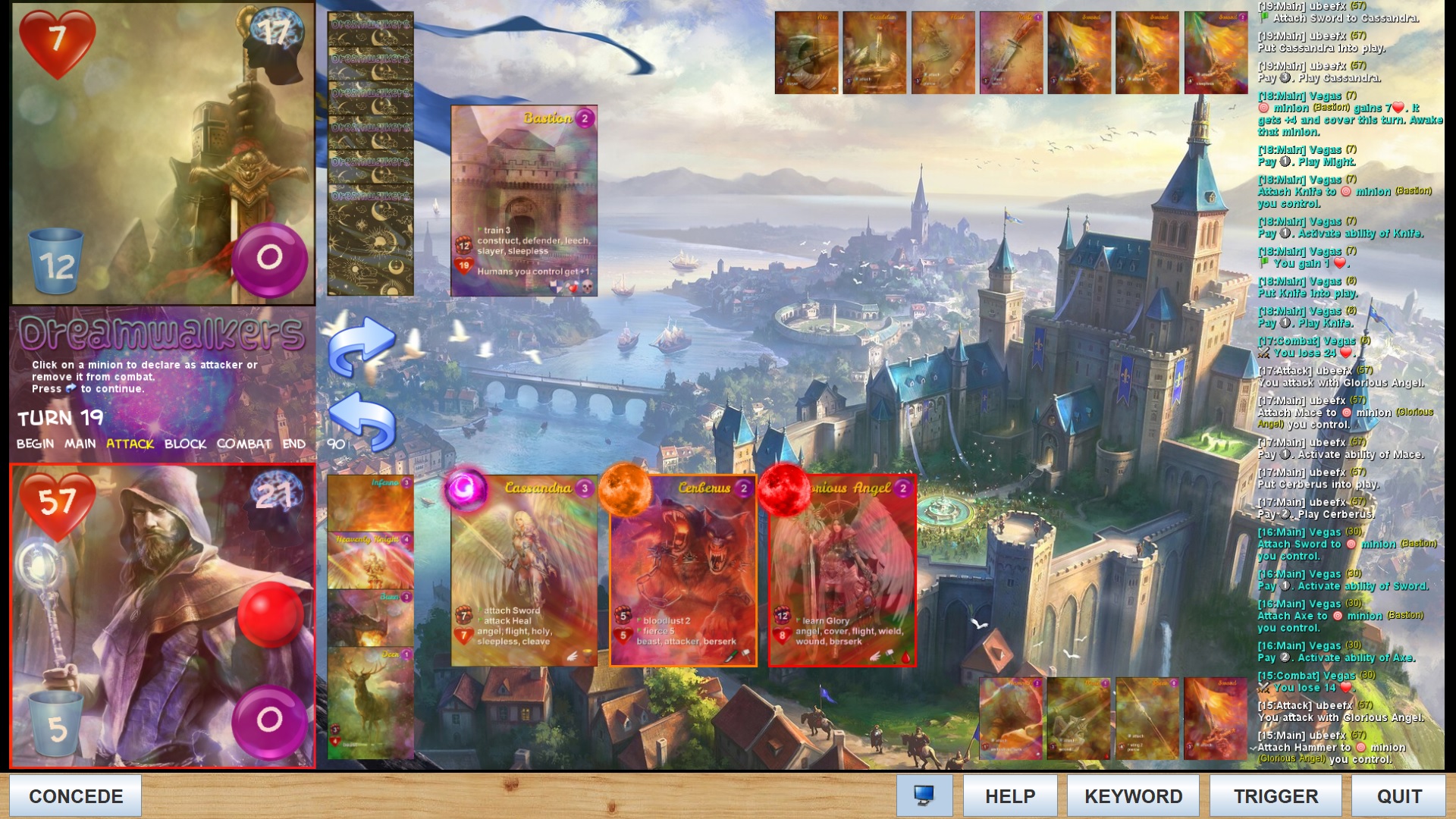Continue with the forward blue arrow
The image size is (1456, 819).
(x=362, y=347)
